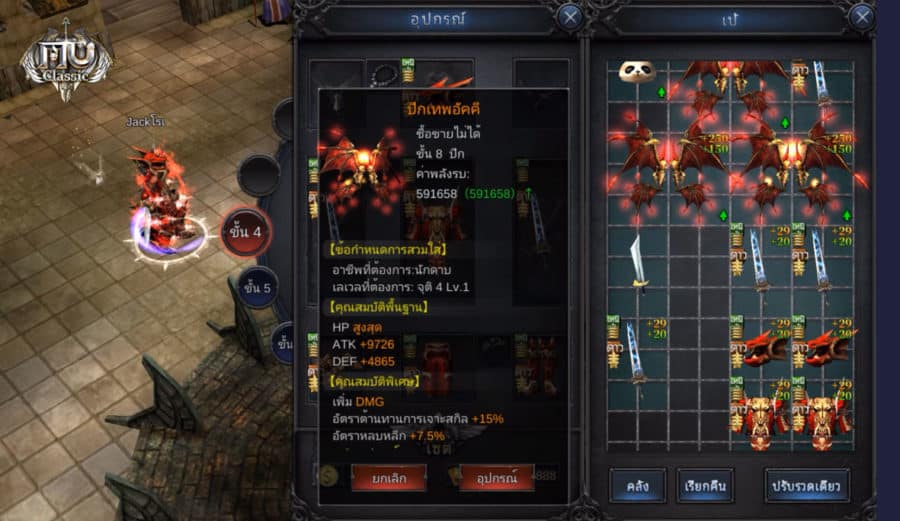Select the silver curved sword in the bag
The image size is (900, 521).
tap(638, 260)
